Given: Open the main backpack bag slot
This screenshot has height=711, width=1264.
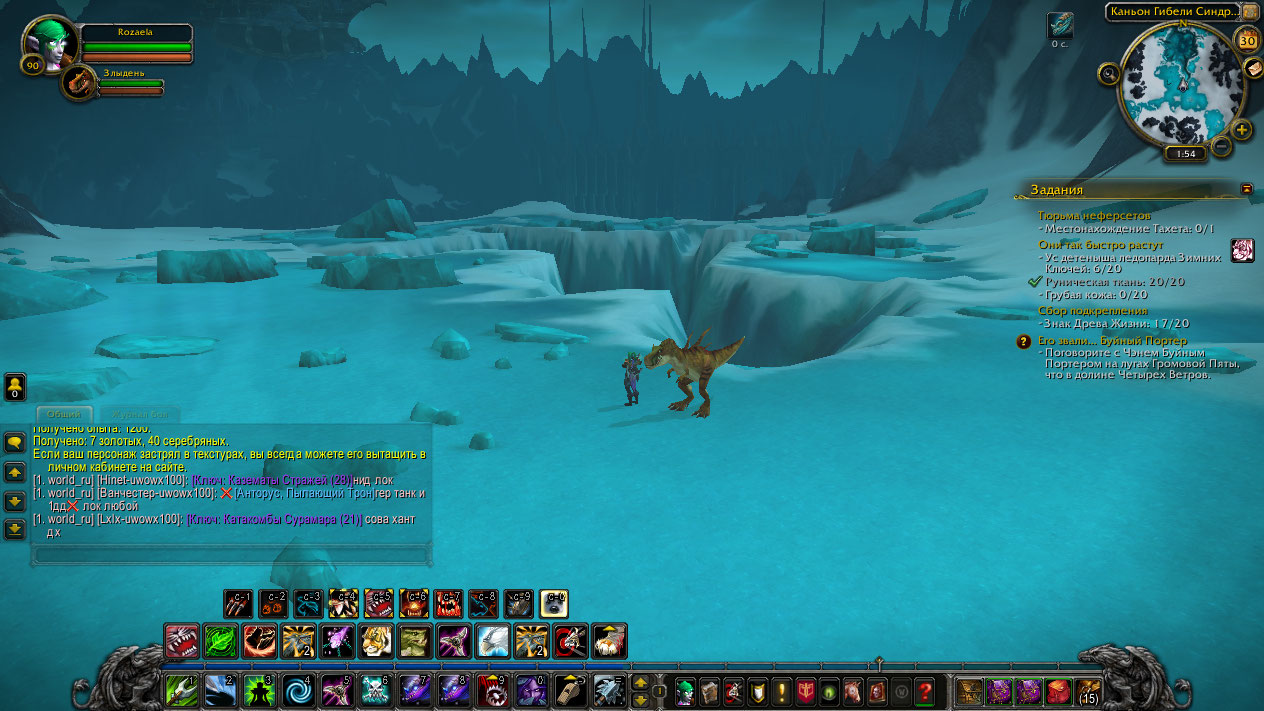Looking at the screenshot, I should pos(1088,690).
